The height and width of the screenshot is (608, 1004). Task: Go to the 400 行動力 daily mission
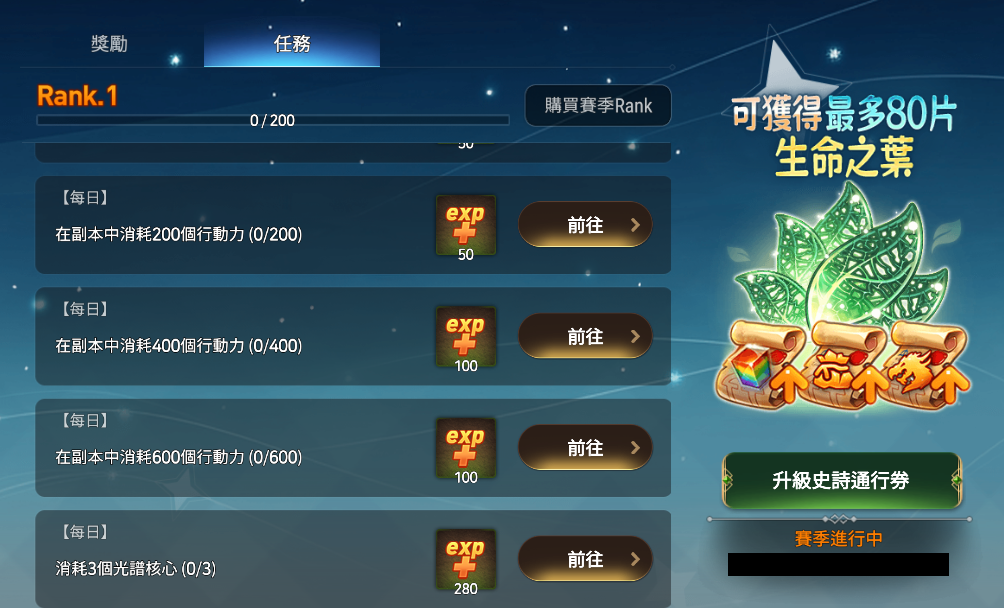[x=585, y=337]
